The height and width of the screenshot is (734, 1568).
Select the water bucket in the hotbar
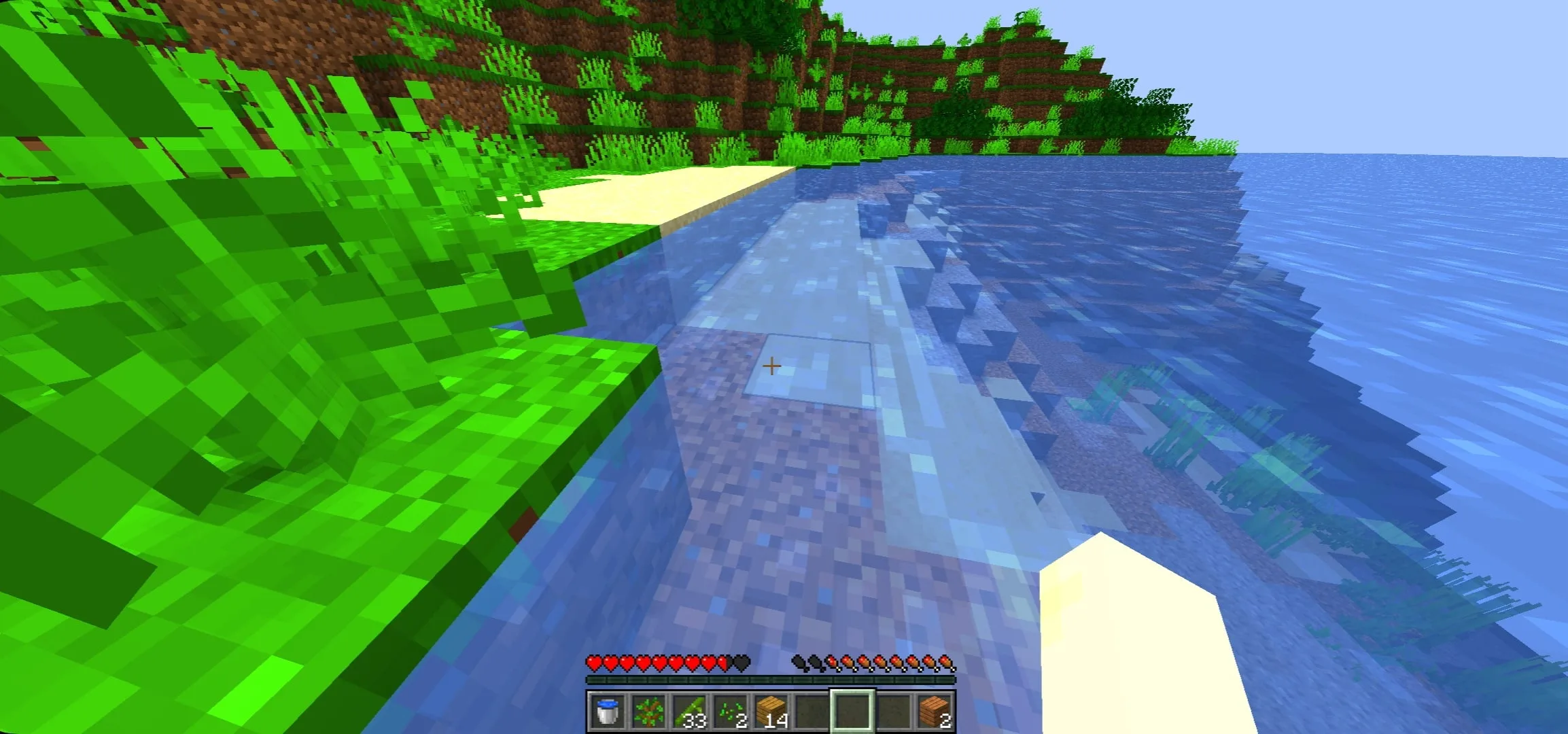pos(608,710)
